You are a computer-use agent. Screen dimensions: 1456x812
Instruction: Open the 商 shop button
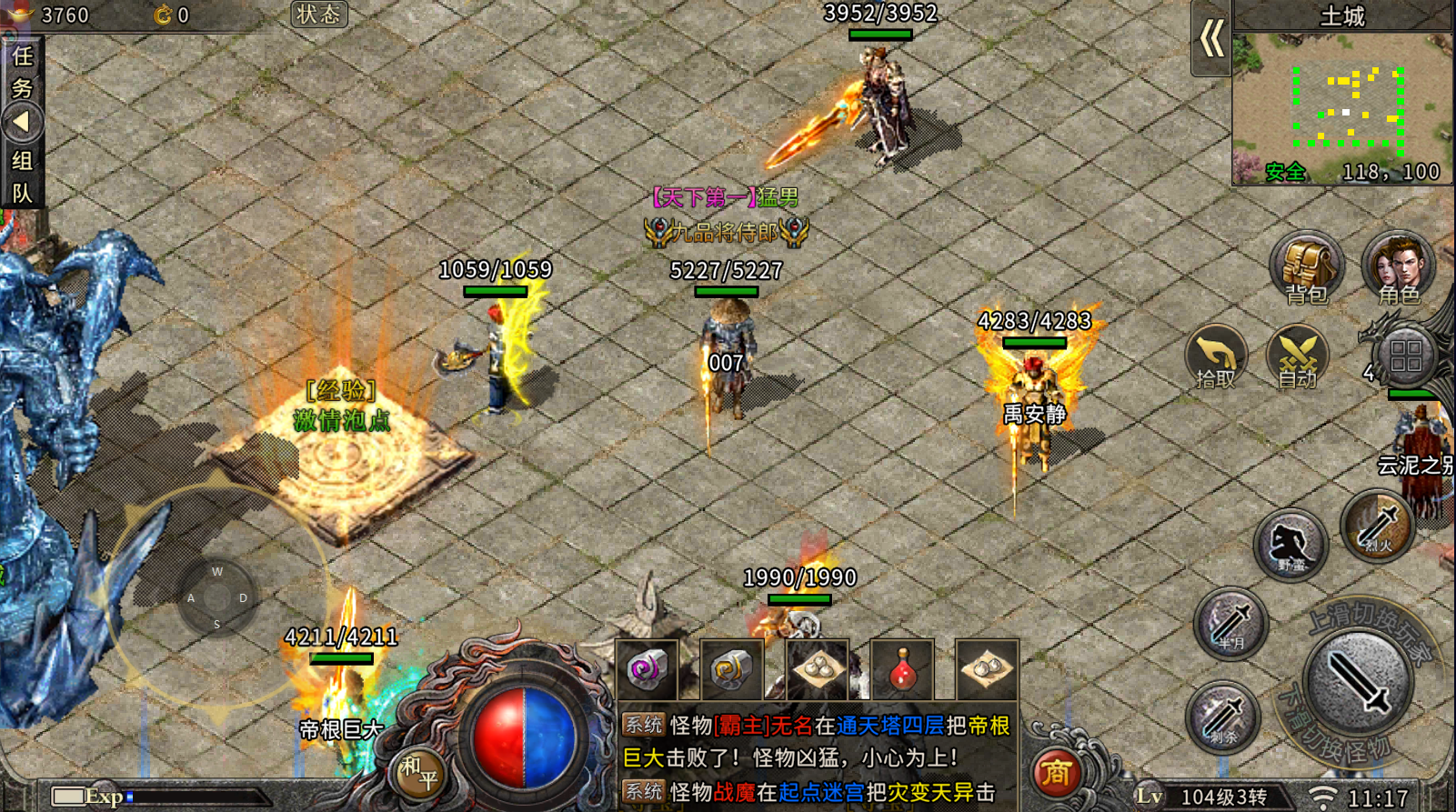[x=1056, y=774]
